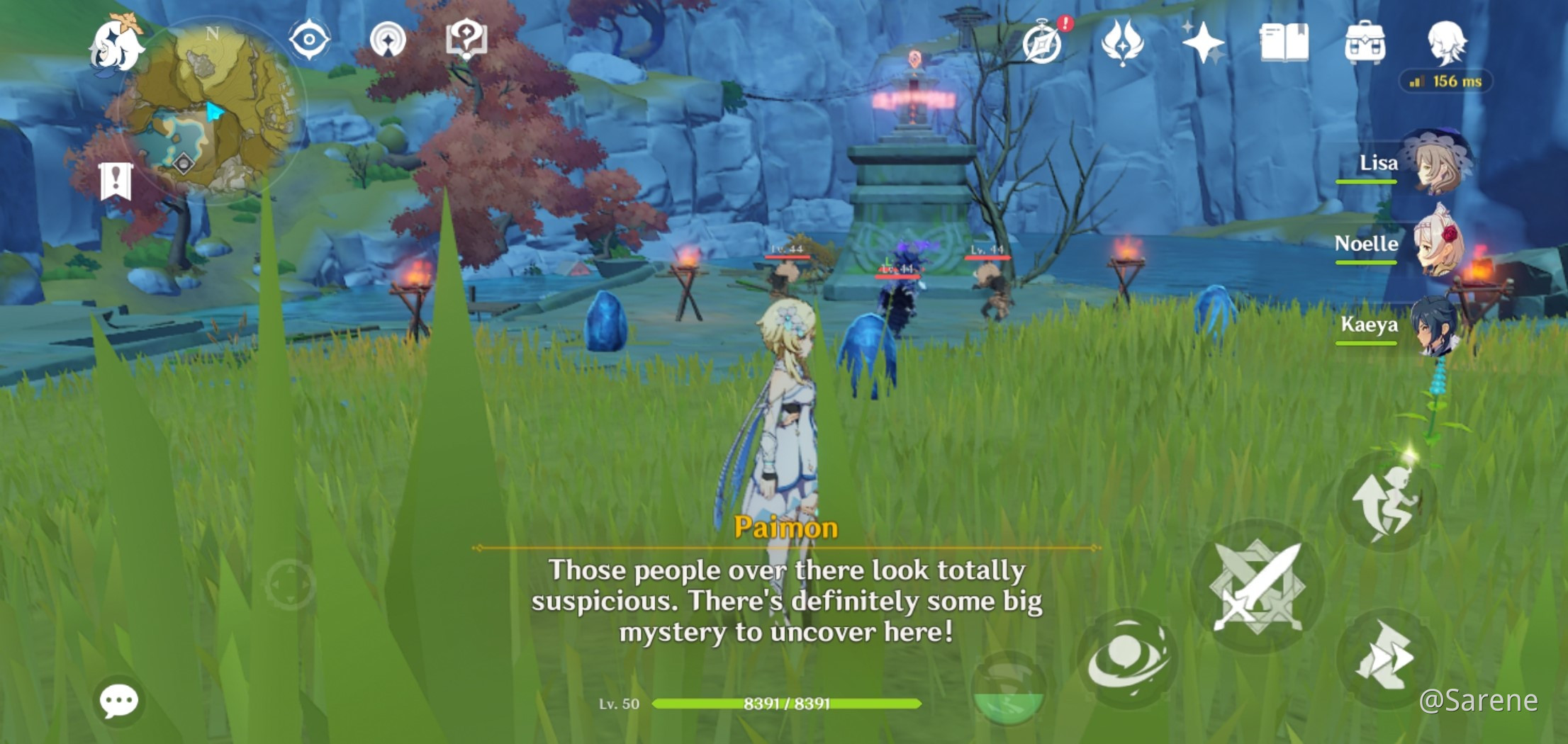
Task: Select the custom waypoint marker tool
Action: pyautogui.click(x=388, y=41)
